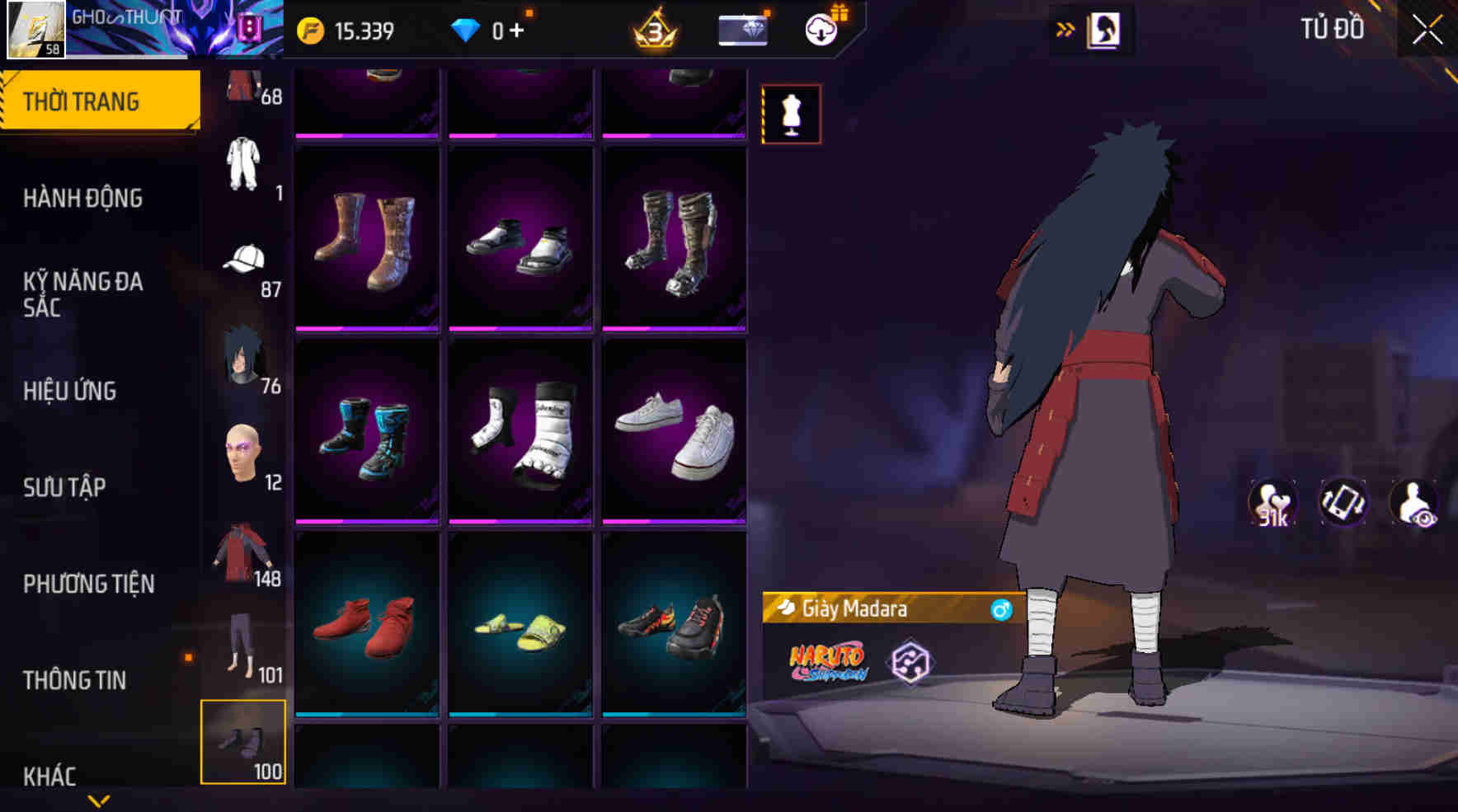
Task: Click the vault diamond card icon
Action: coord(741,30)
